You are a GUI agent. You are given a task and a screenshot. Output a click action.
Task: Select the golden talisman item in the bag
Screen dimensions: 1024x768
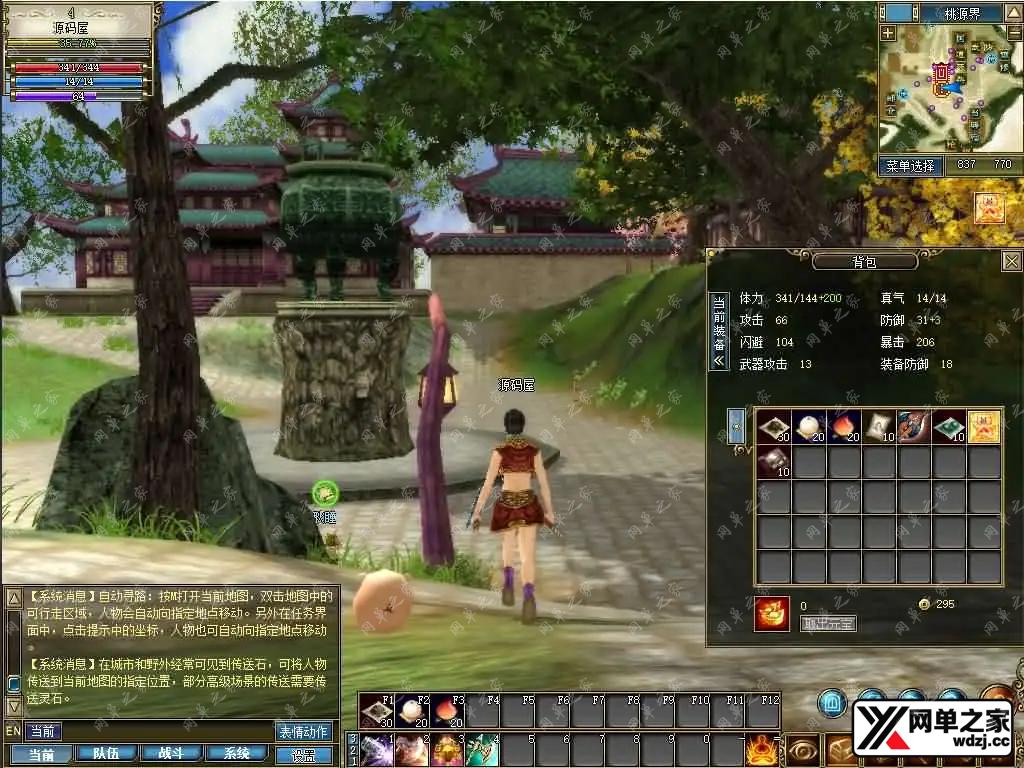tap(983, 427)
